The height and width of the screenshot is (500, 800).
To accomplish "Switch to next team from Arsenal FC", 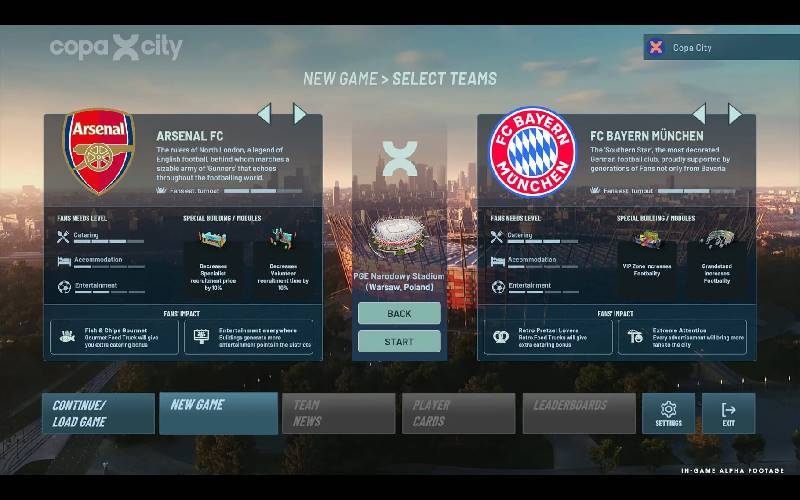I will click(x=299, y=113).
